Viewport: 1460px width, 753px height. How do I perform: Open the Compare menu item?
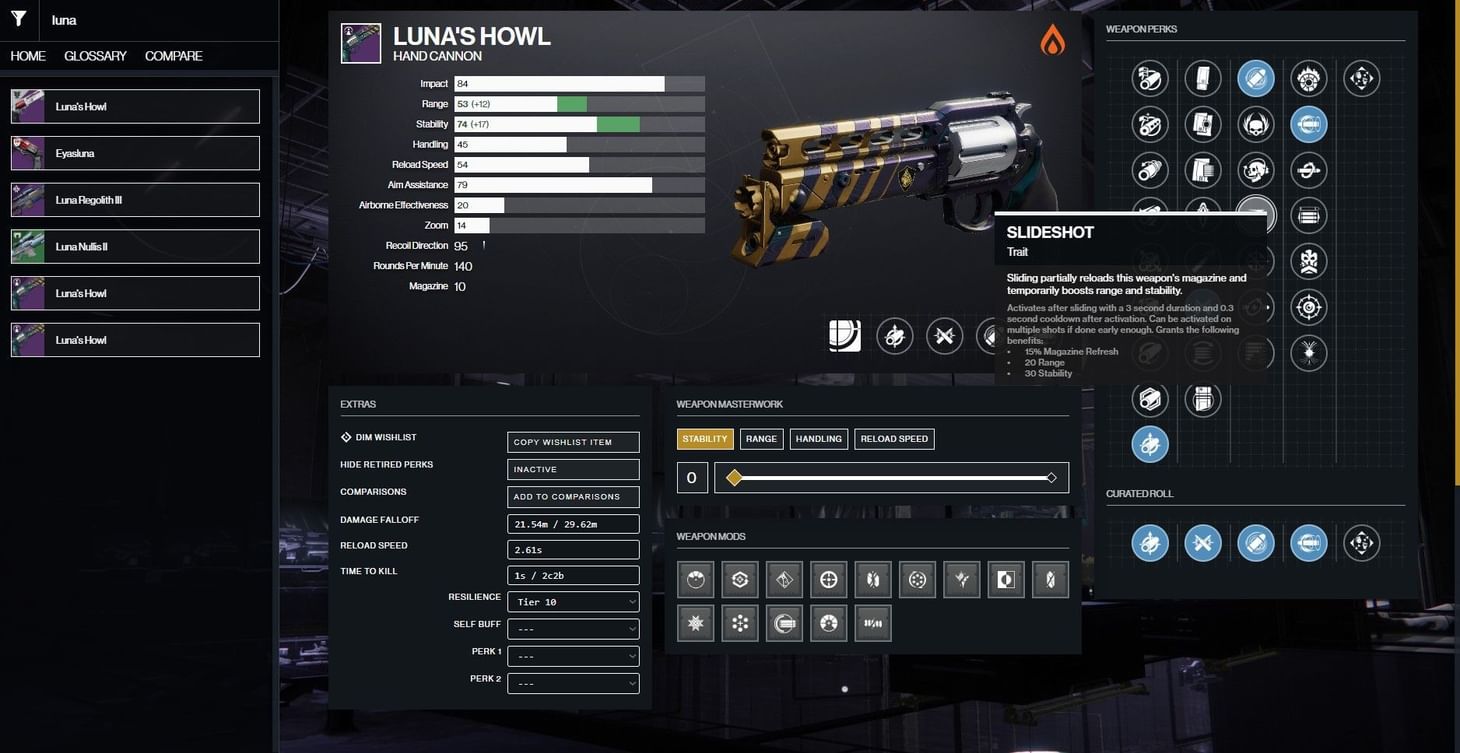(172, 56)
